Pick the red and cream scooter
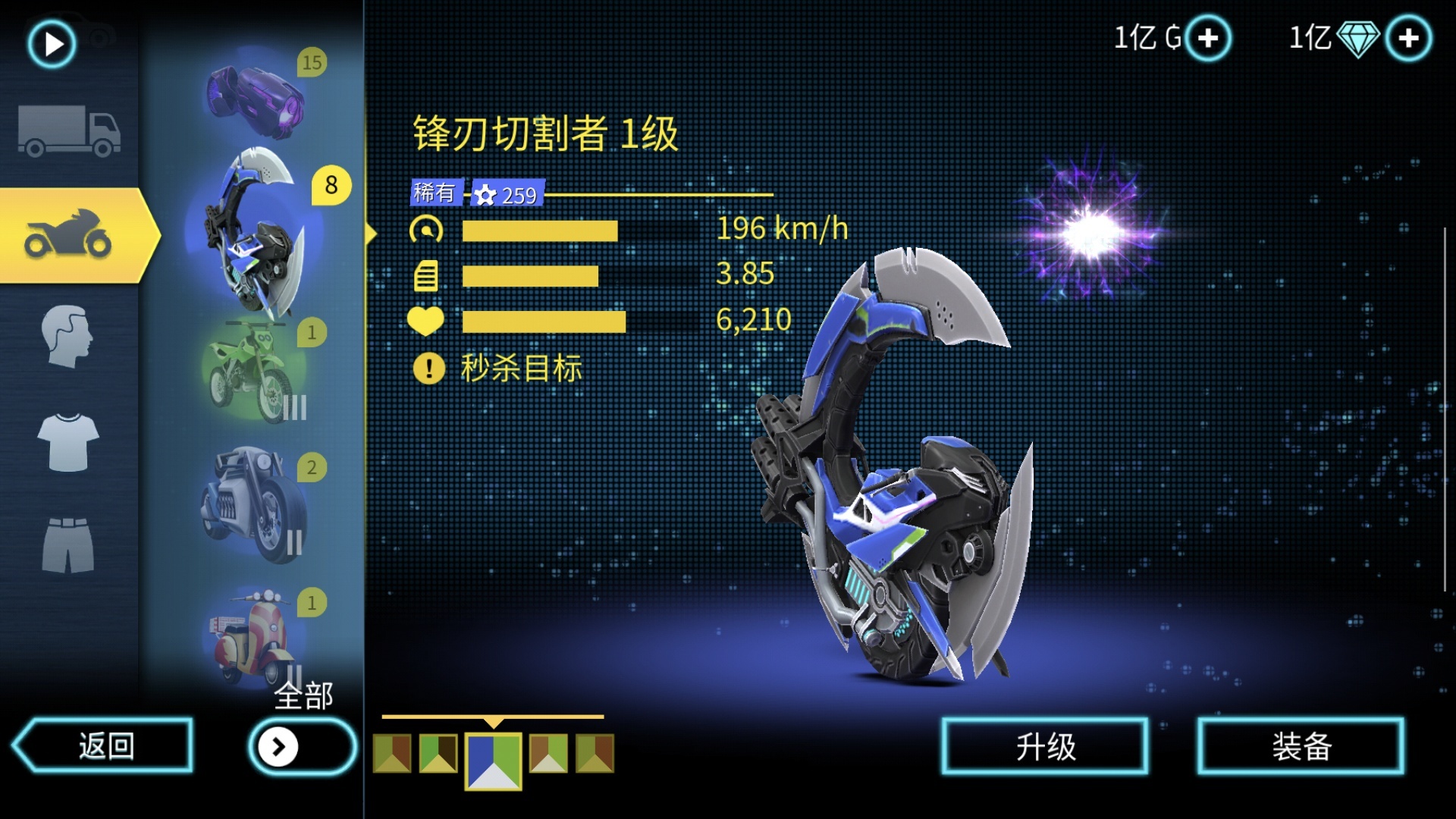This screenshot has height=819, width=1456. click(x=254, y=637)
